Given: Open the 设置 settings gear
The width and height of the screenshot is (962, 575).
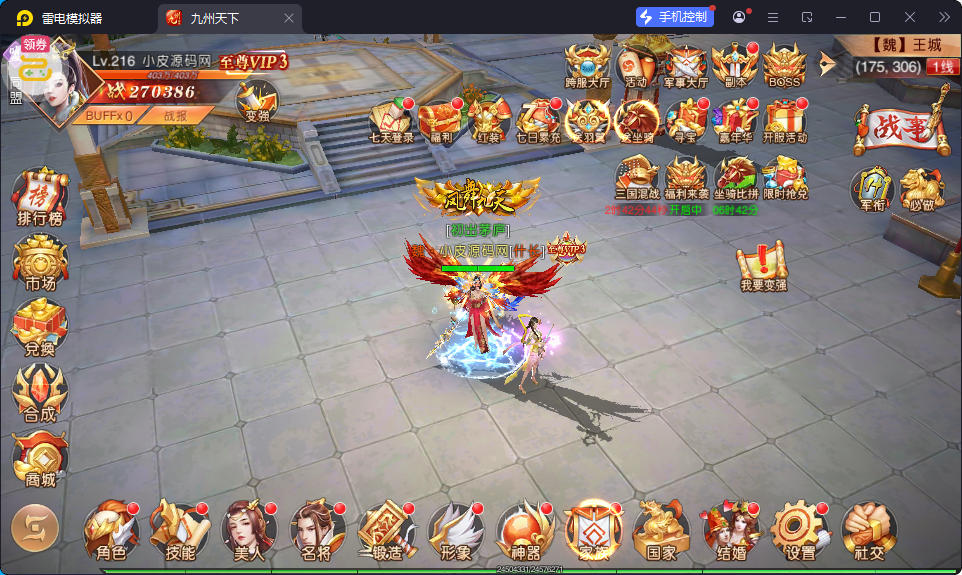Looking at the screenshot, I should 799,530.
